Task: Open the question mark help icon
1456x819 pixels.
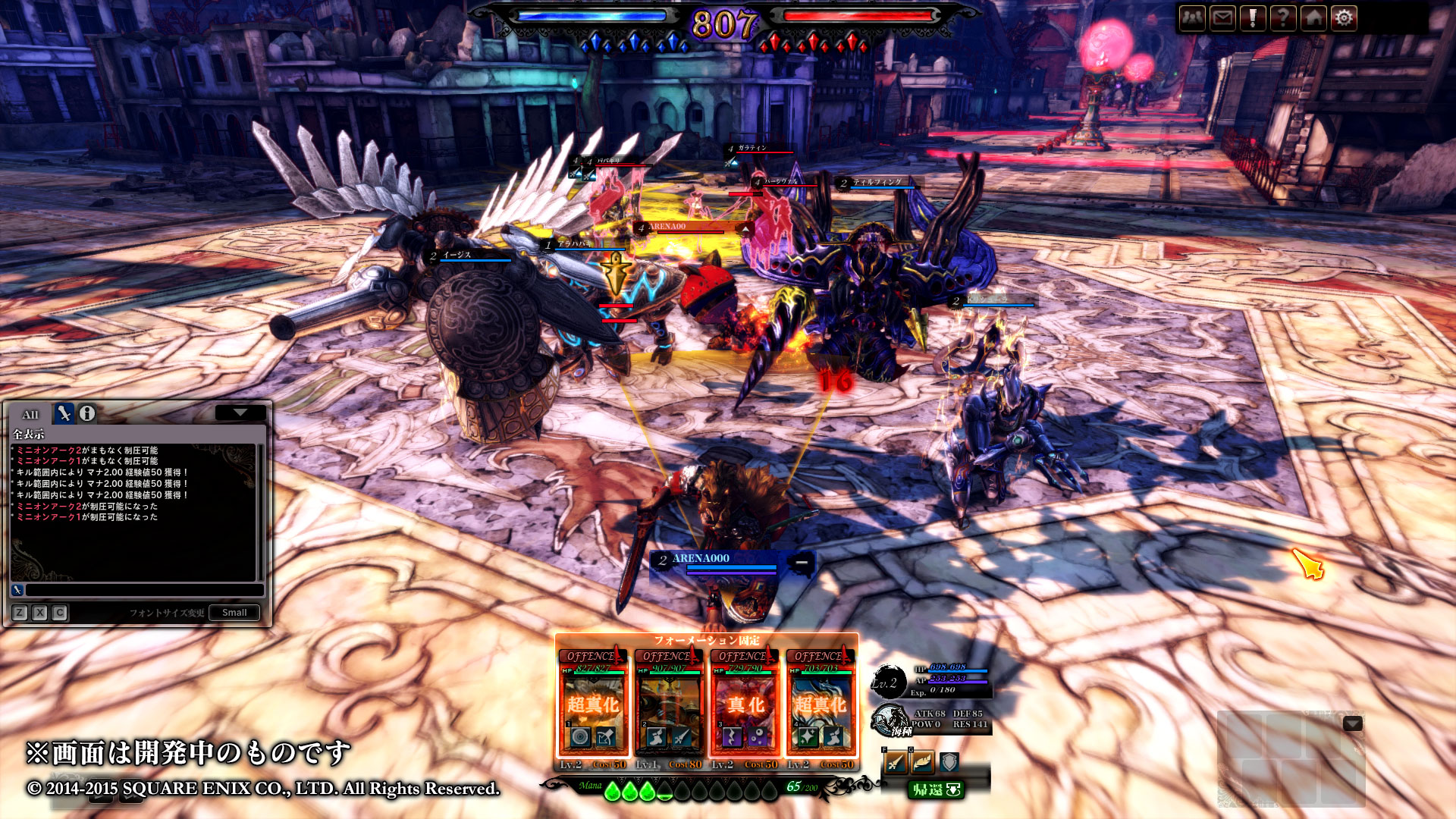Action: [1283, 17]
